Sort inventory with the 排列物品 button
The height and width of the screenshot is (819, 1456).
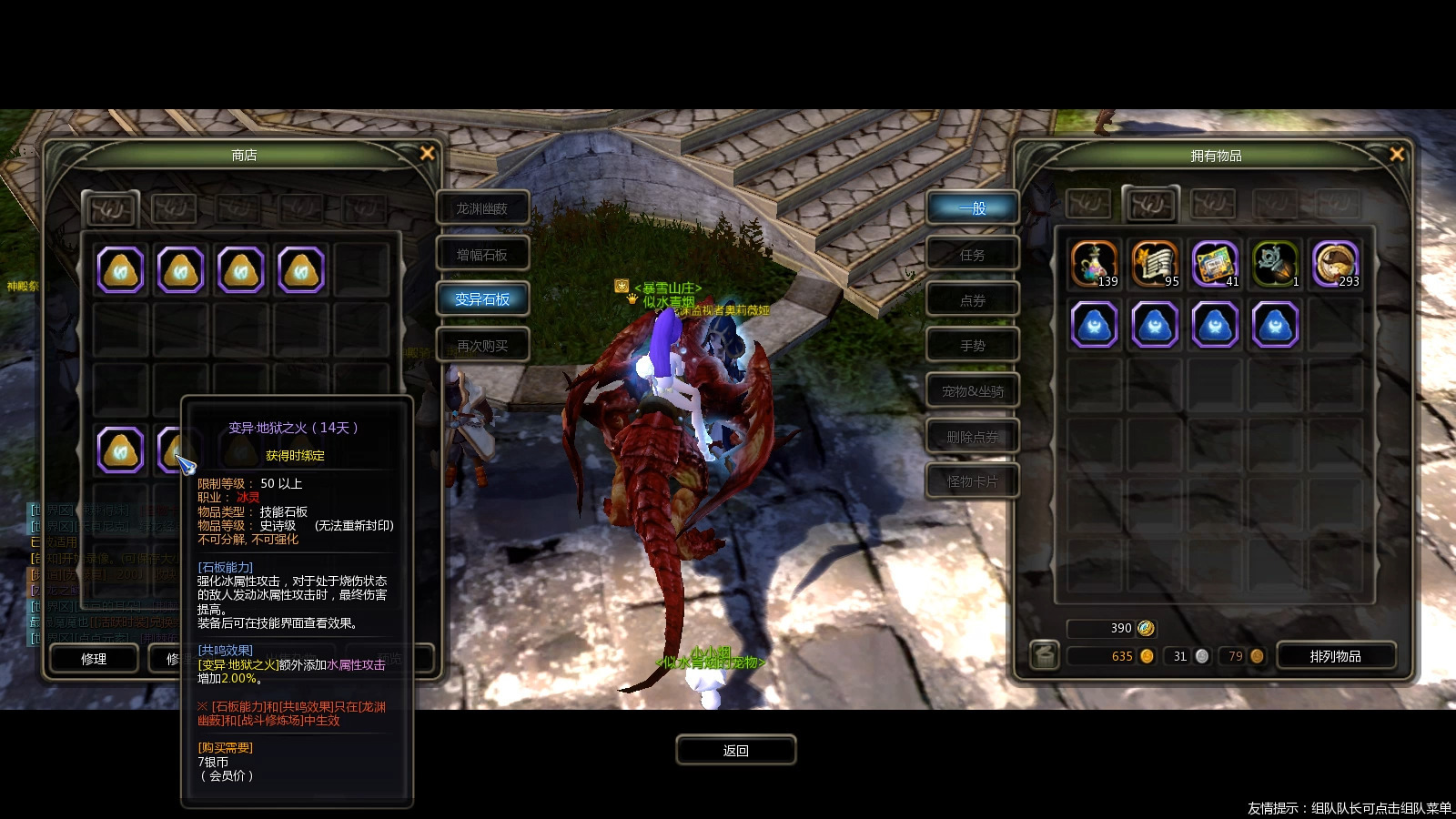click(x=1335, y=656)
